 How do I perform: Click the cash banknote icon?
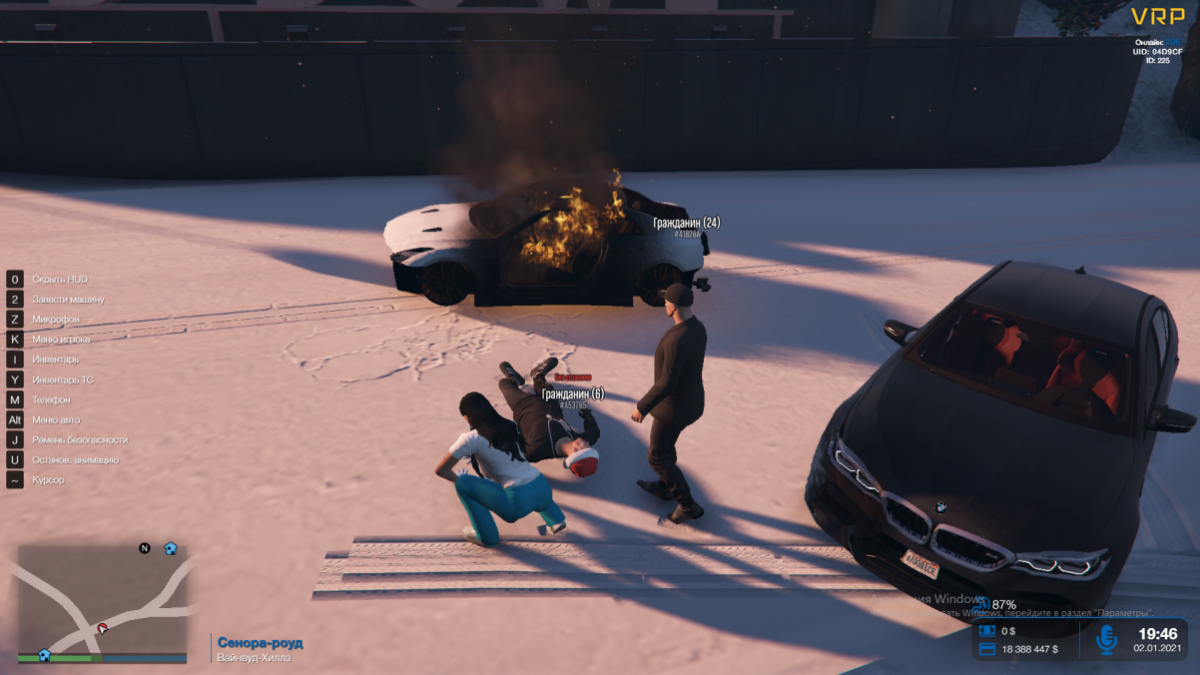[986, 631]
